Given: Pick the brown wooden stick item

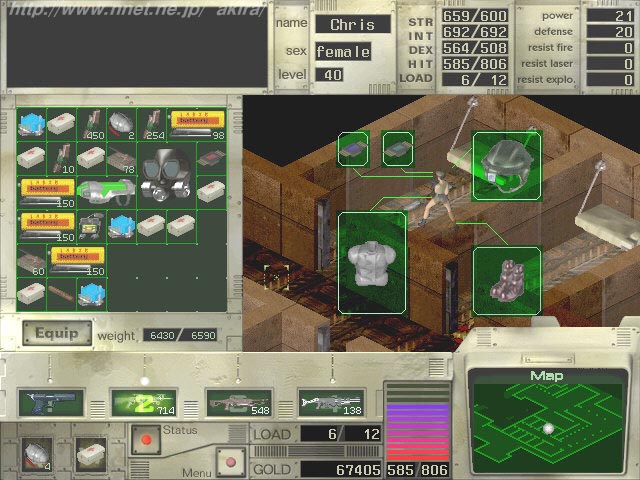Looking at the screenshot, I should click(61, 292).
